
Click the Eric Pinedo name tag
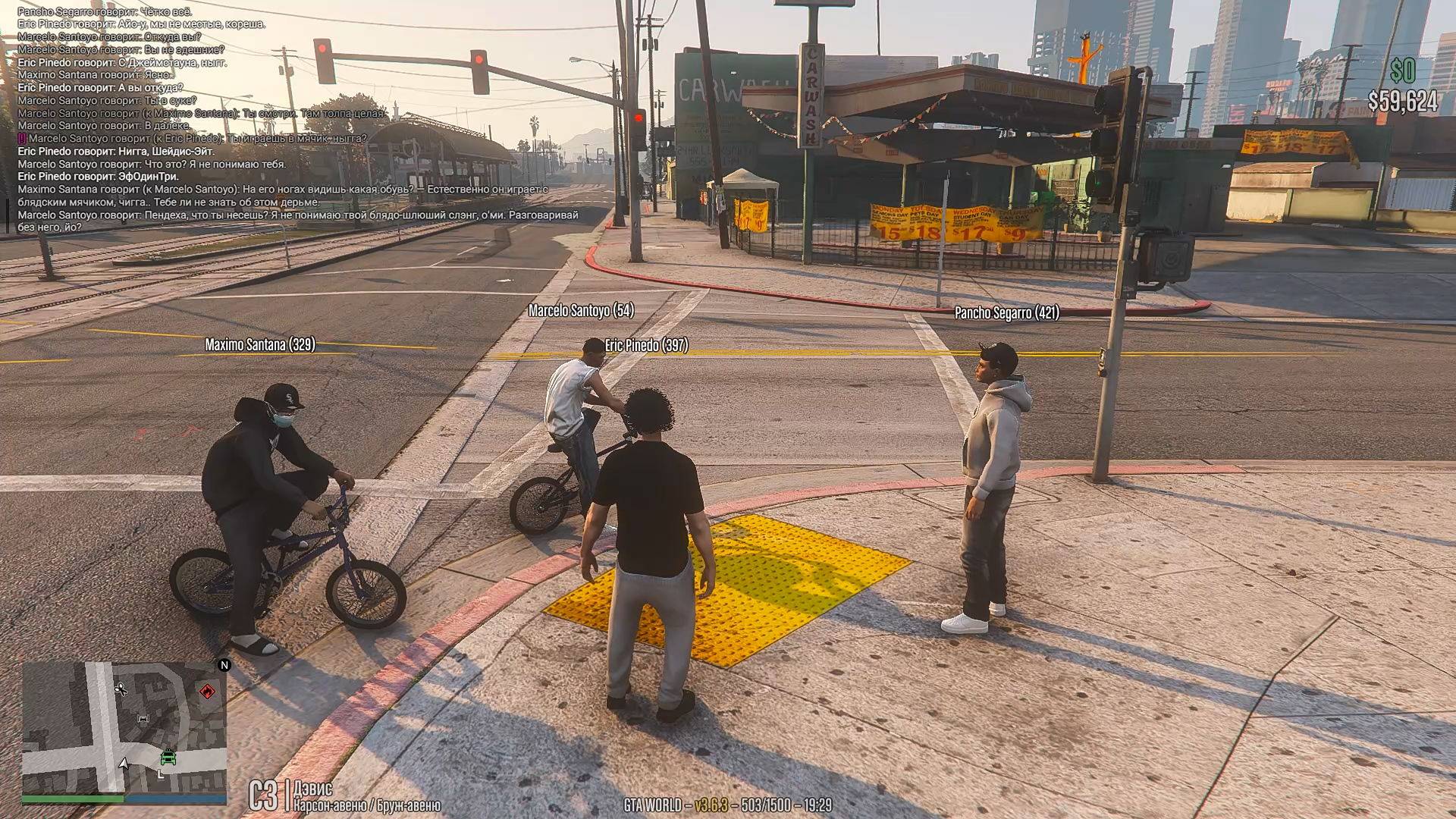pyautogui.click(x=646, y=346)
